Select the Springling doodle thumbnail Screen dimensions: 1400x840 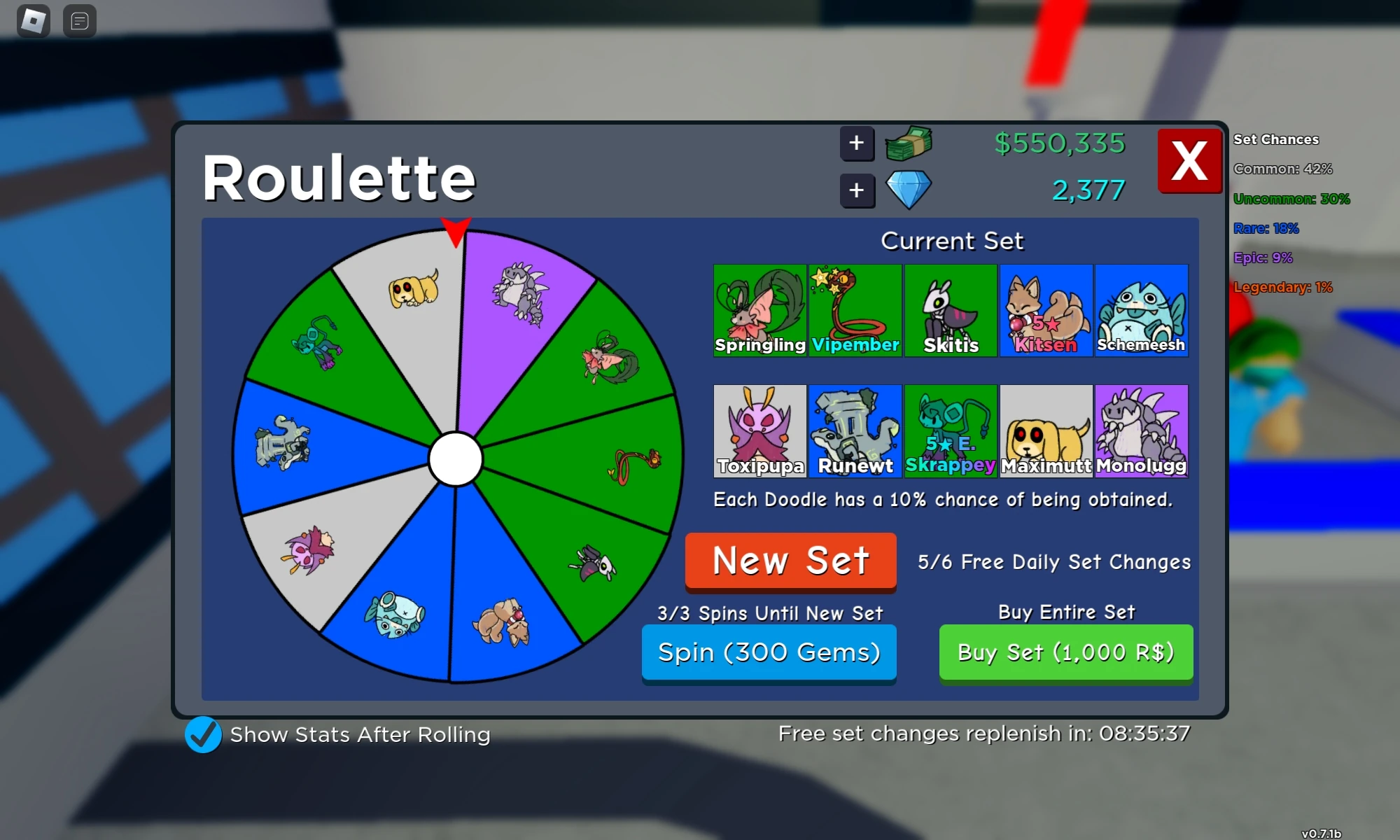coord(759,308)
